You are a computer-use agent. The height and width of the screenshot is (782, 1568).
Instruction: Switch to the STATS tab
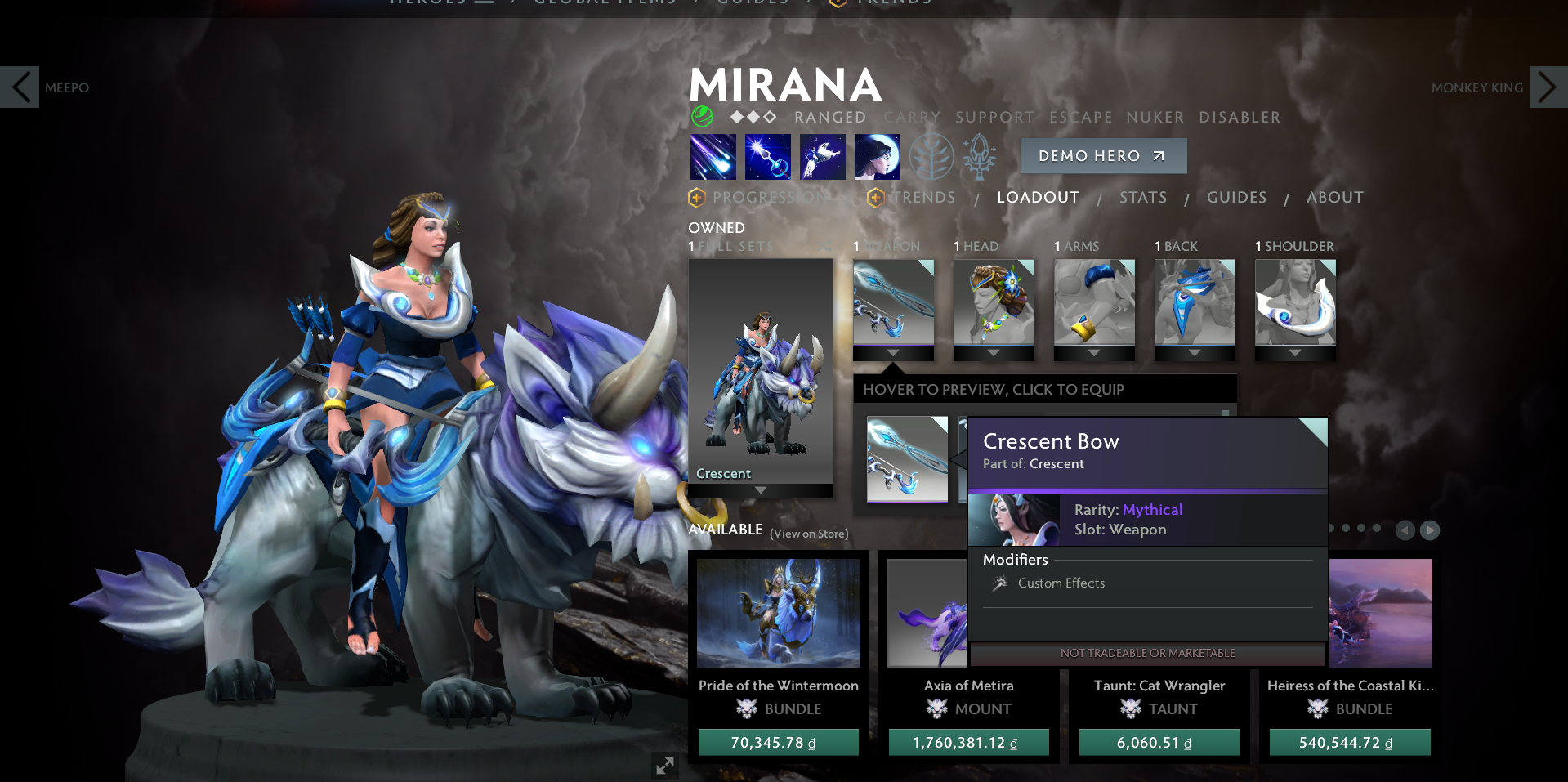tap(1143, 197)
